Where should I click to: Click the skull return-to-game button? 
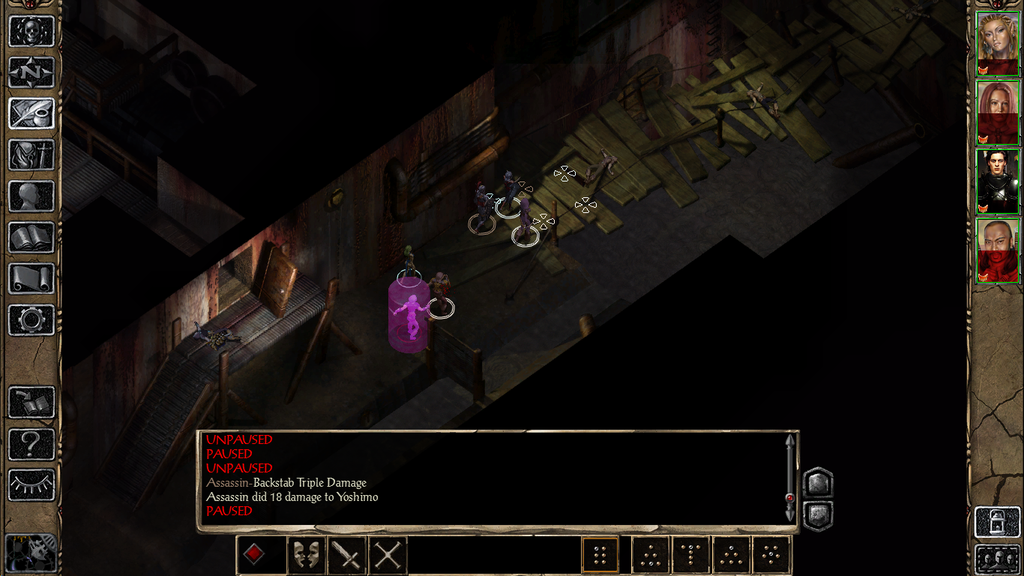[x=31, y=30]
